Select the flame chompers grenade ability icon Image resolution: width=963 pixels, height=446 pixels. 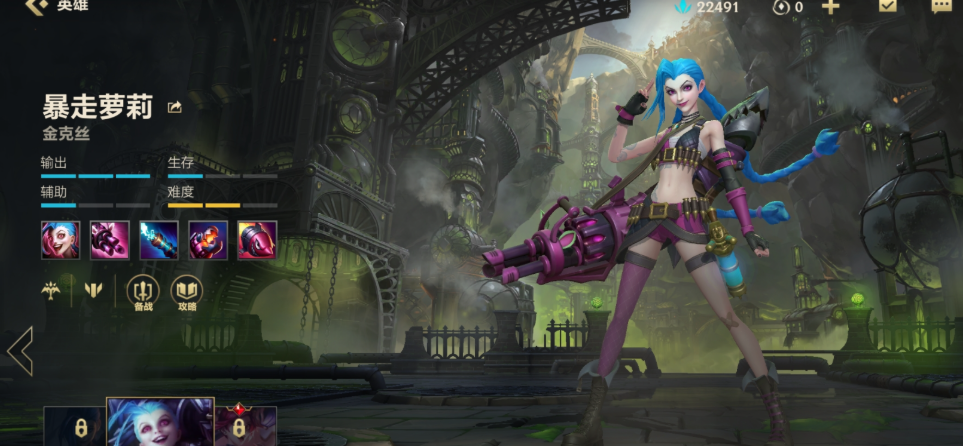tap(208, 240)
